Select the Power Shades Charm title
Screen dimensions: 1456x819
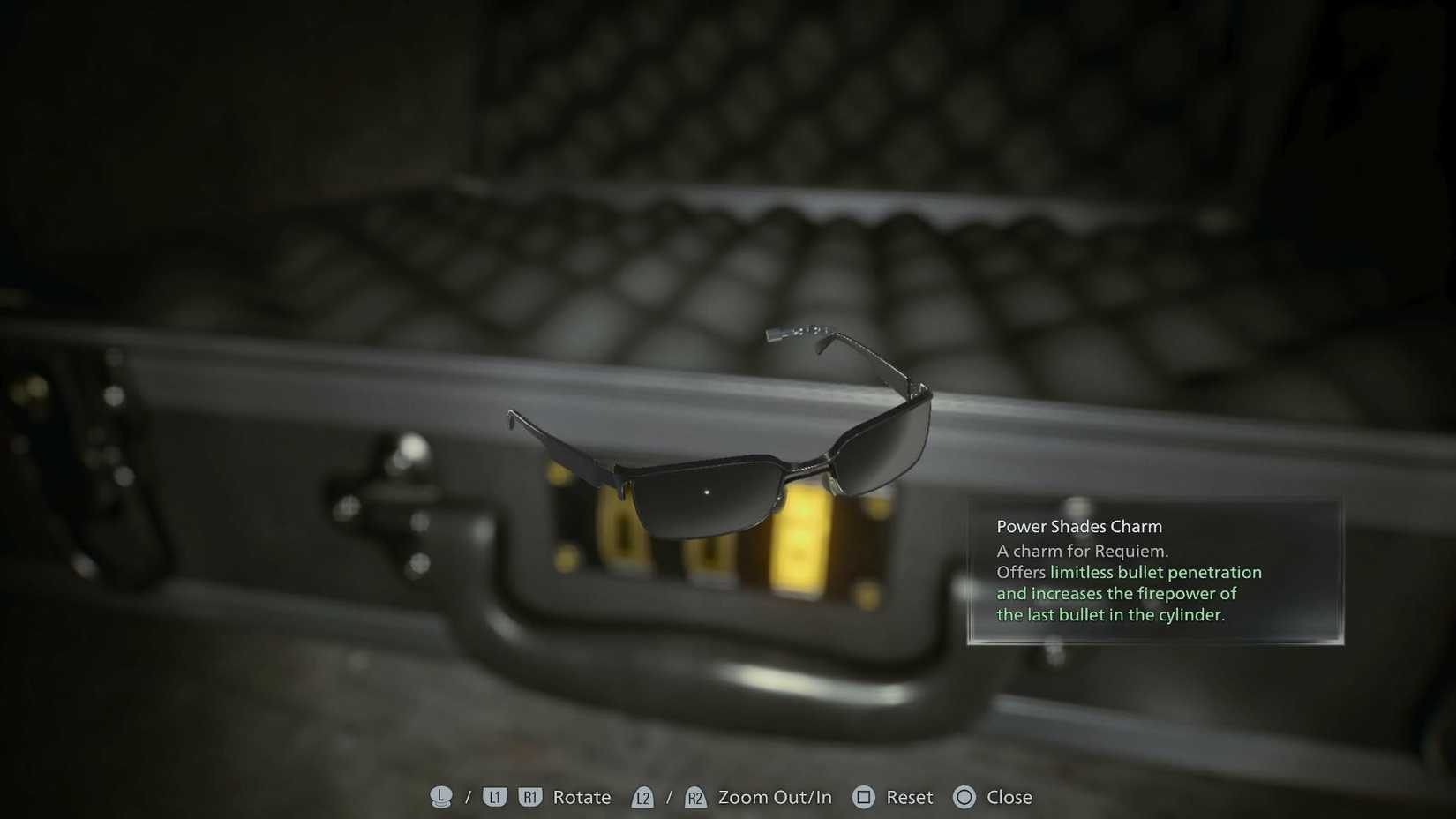point(1078,525)
